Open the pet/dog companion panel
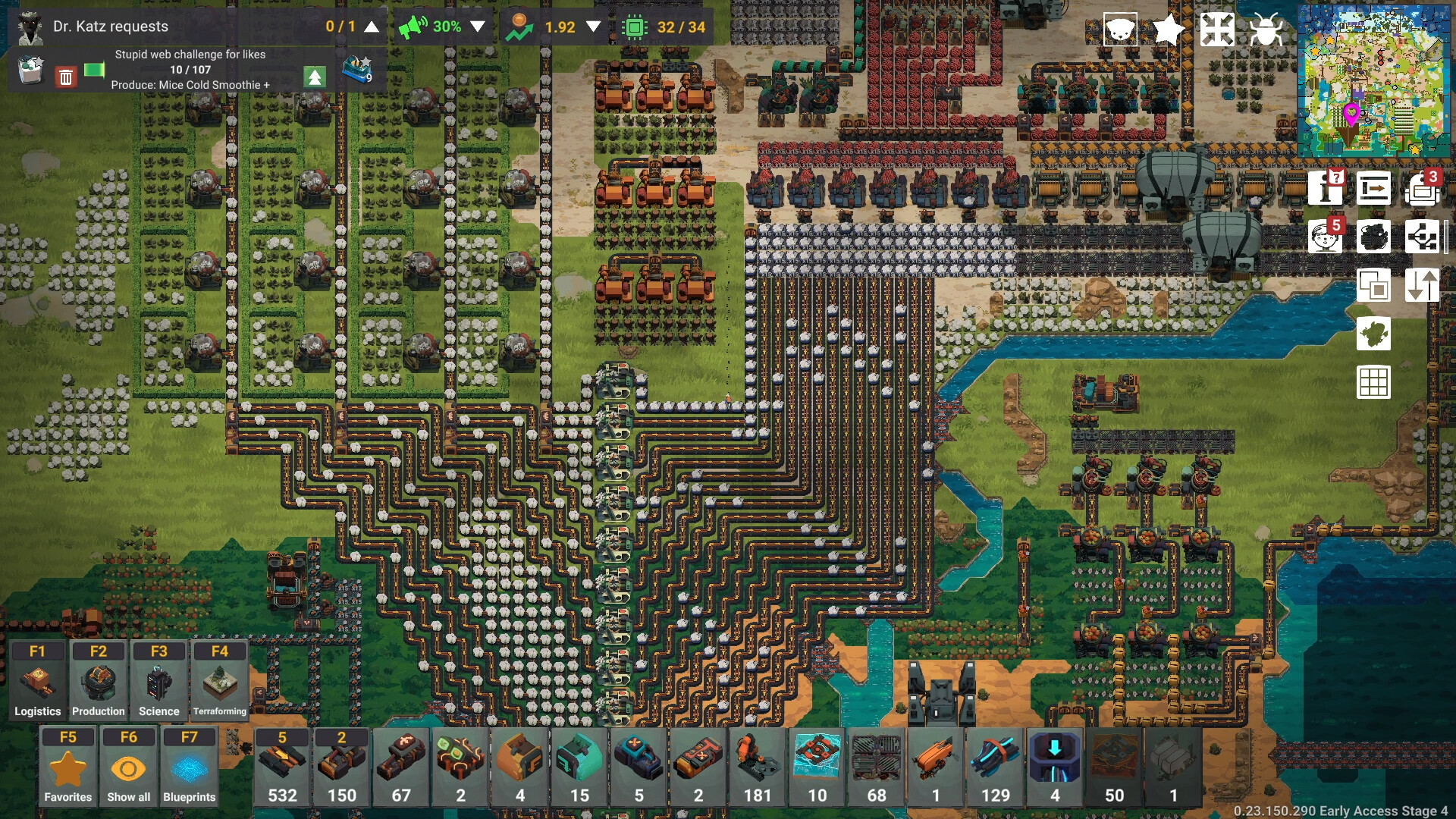1456x819 pixels. click(1119, 30)
